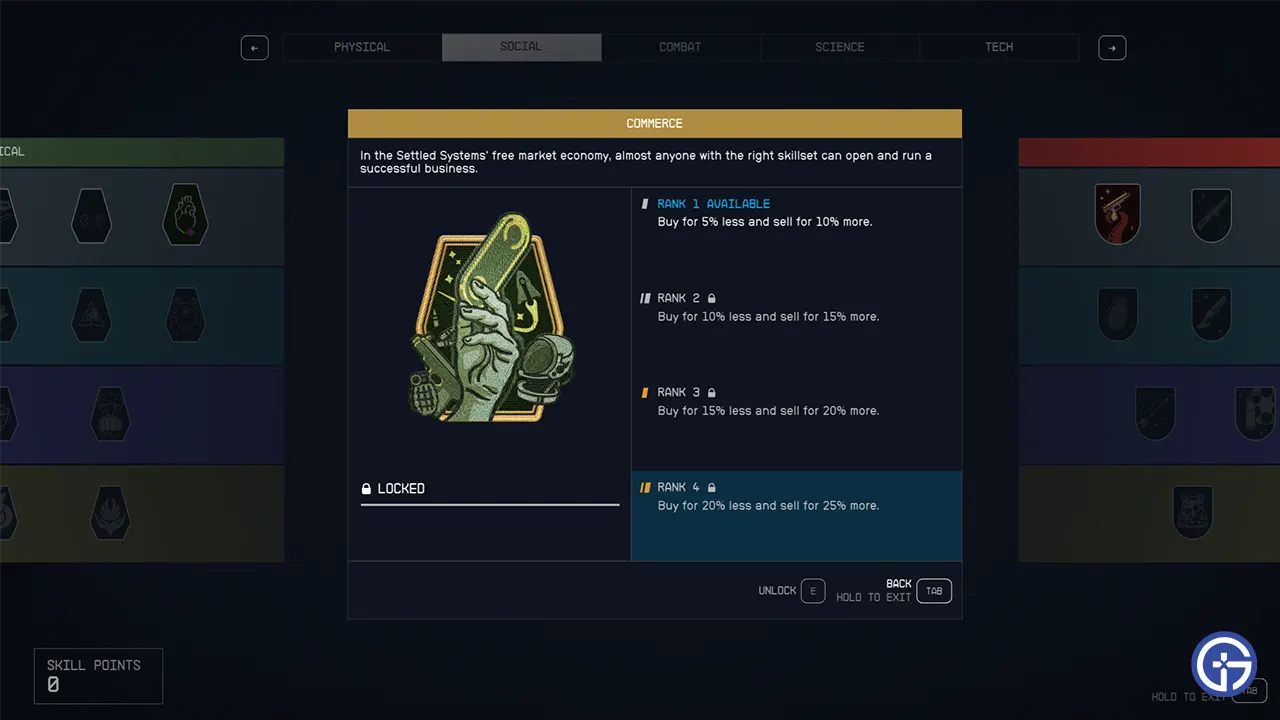This screenshot has width=1280, height=720.
Task: Open the Combat skills tab
Action: [x=680, y=47]
